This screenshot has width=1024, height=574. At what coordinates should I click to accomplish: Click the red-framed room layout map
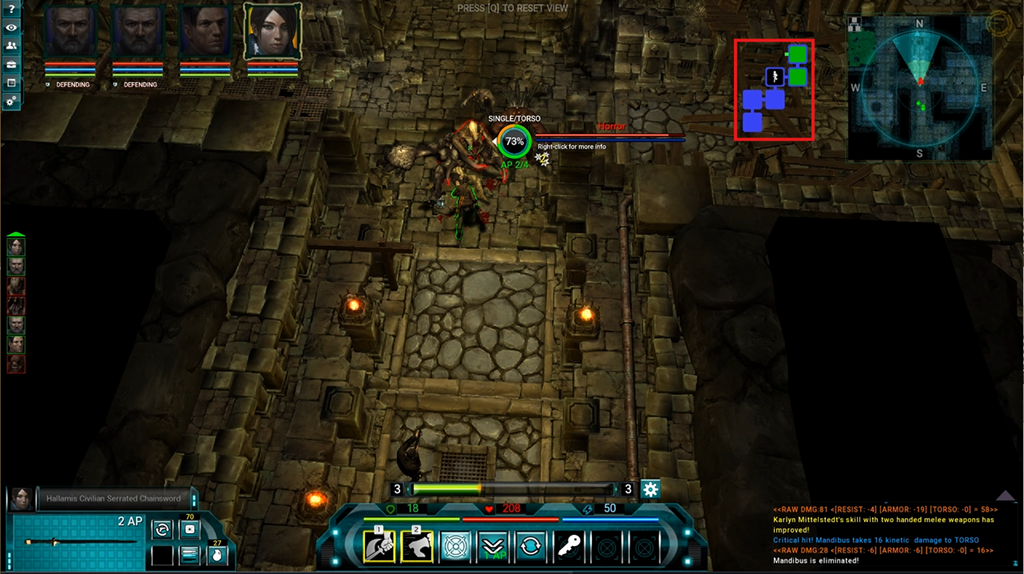click(x=774, y=89)
